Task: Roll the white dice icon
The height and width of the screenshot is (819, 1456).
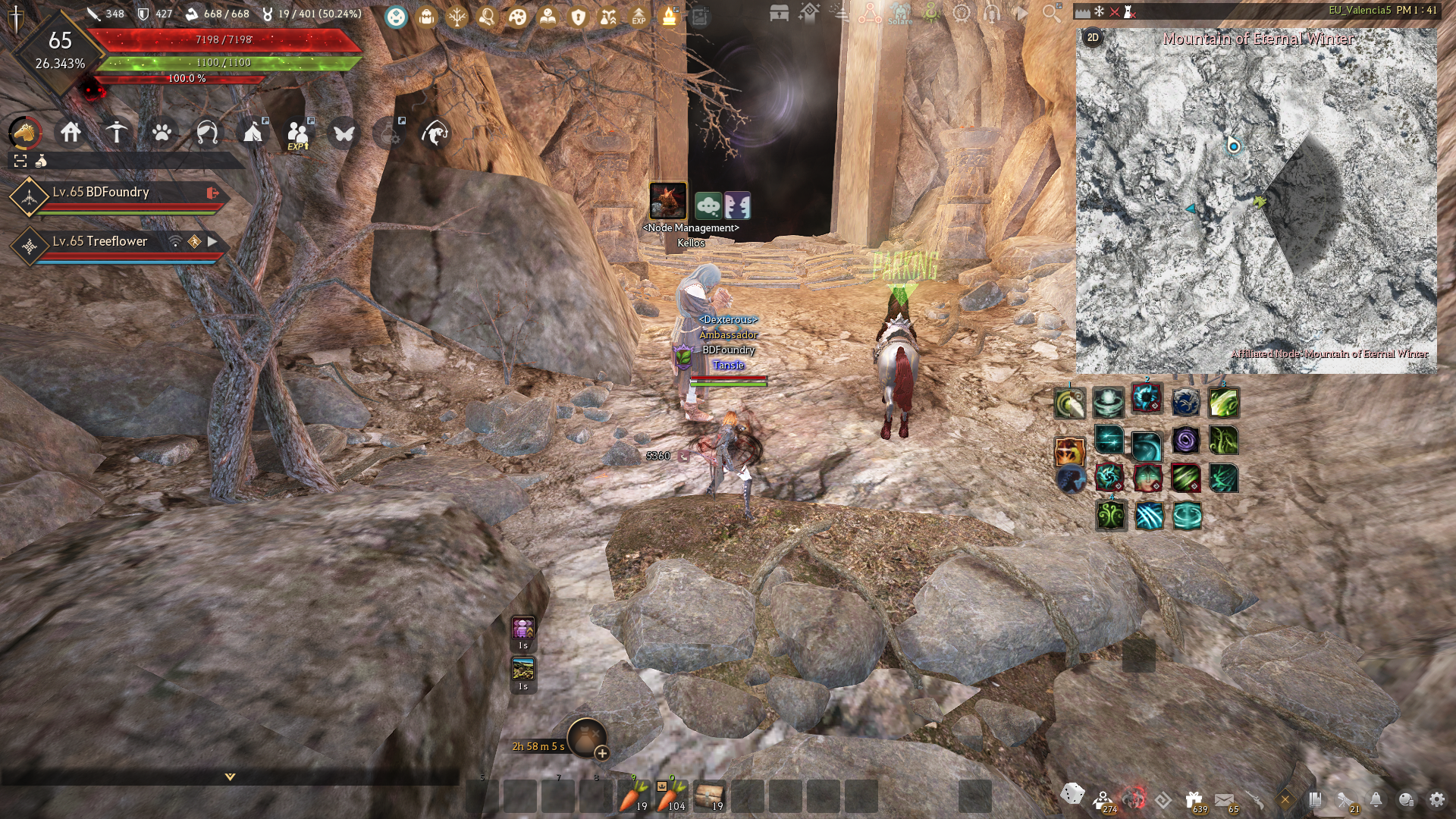Action: coord(1072,794)
